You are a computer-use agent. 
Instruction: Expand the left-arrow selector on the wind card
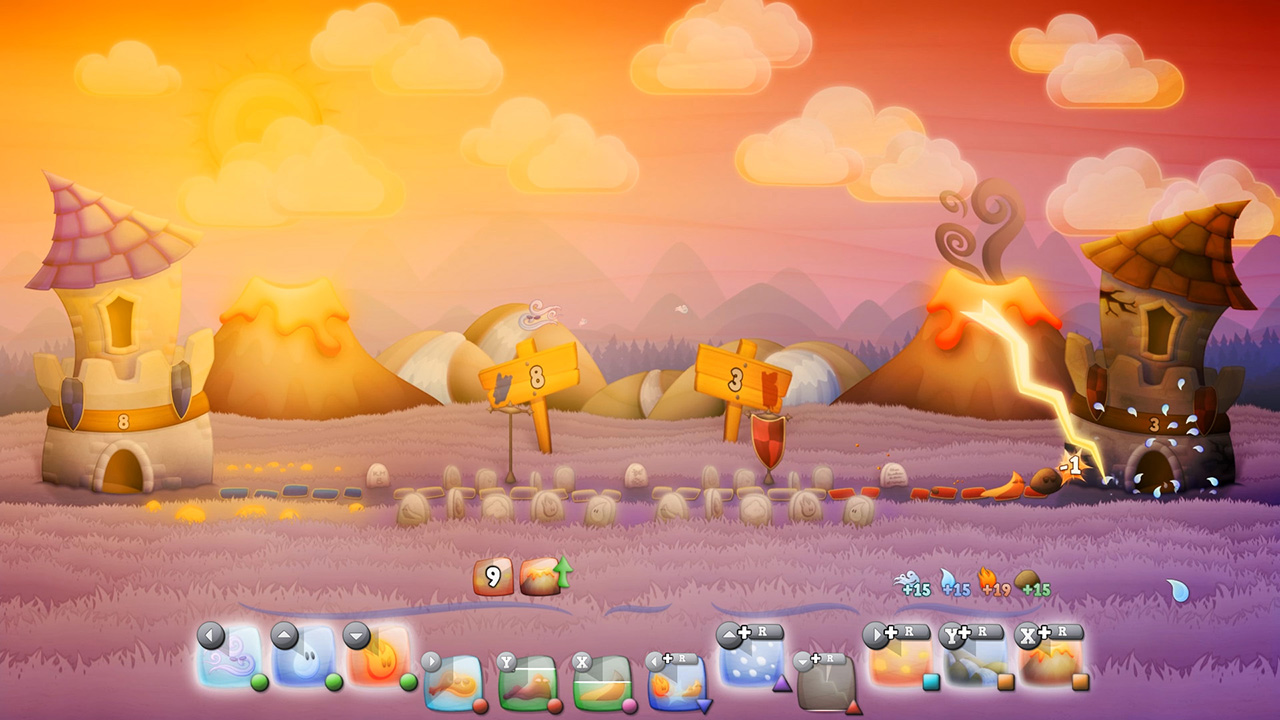click(208, 634)
